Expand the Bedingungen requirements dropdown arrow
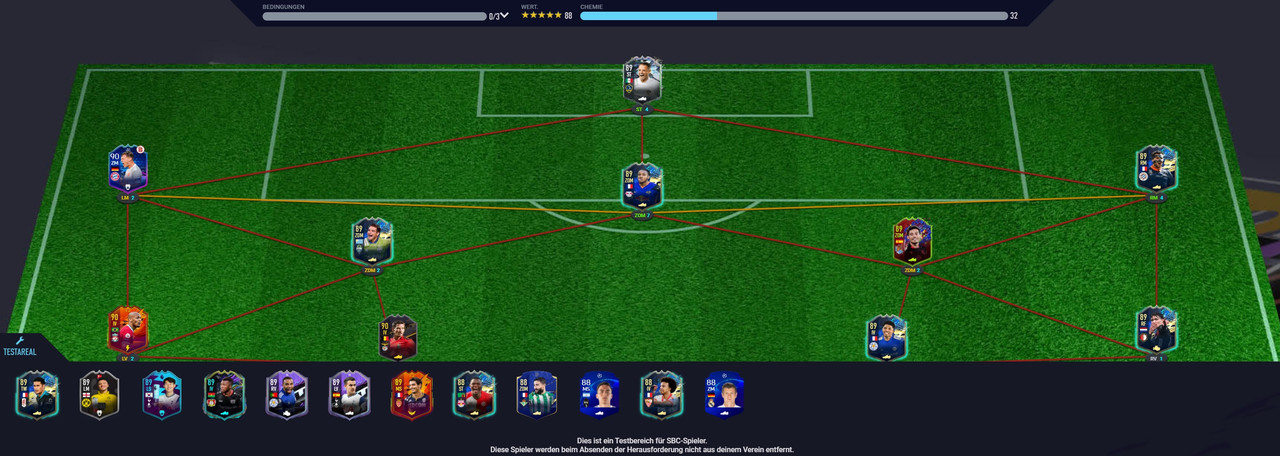The width and height of the screenshot is (1280, 456). point(505,15)
